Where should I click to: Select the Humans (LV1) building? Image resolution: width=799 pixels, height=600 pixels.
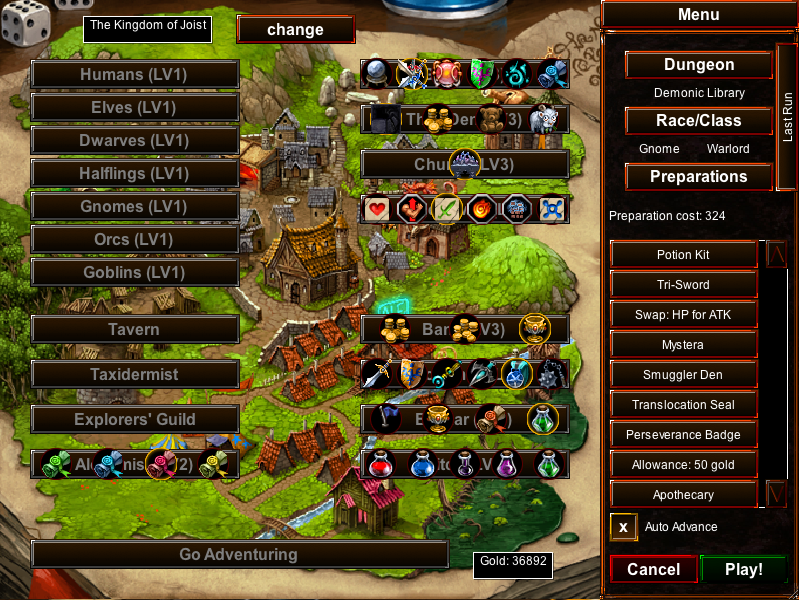(135, 74)
